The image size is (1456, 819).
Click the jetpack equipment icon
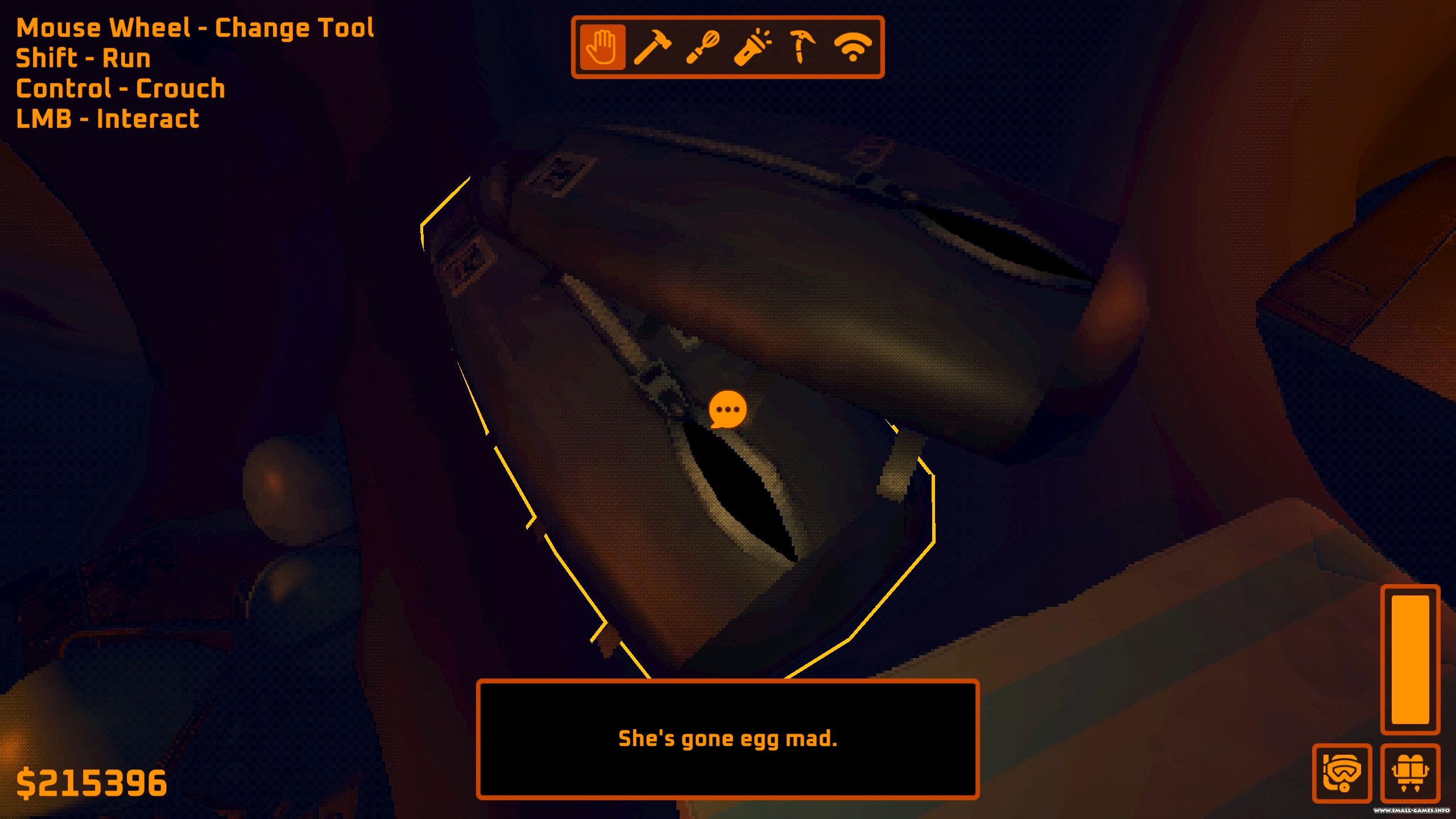click(x=1410, y=773)
